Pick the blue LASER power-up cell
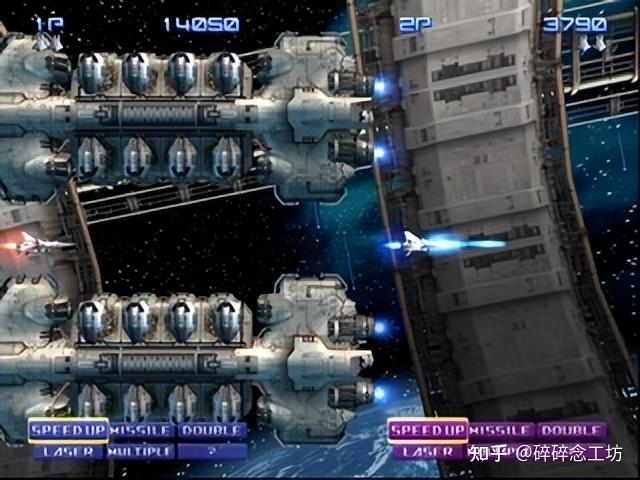Viewport: 640px width, 480px height. 68,451
